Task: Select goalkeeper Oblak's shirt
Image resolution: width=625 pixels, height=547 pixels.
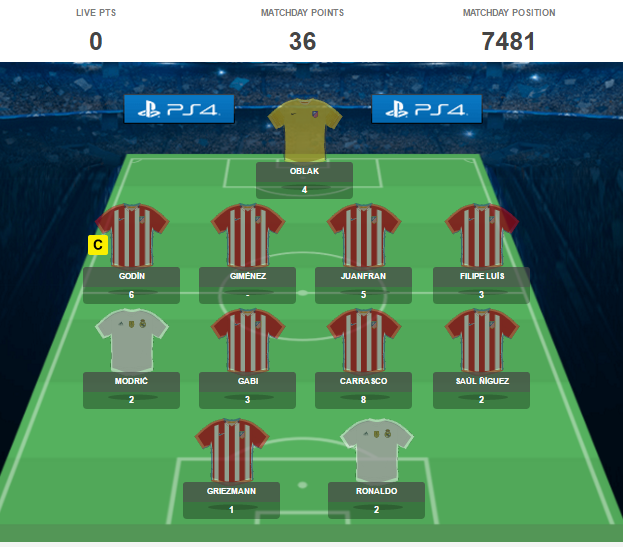Action: pyautogui.click(x=304, y=130)
